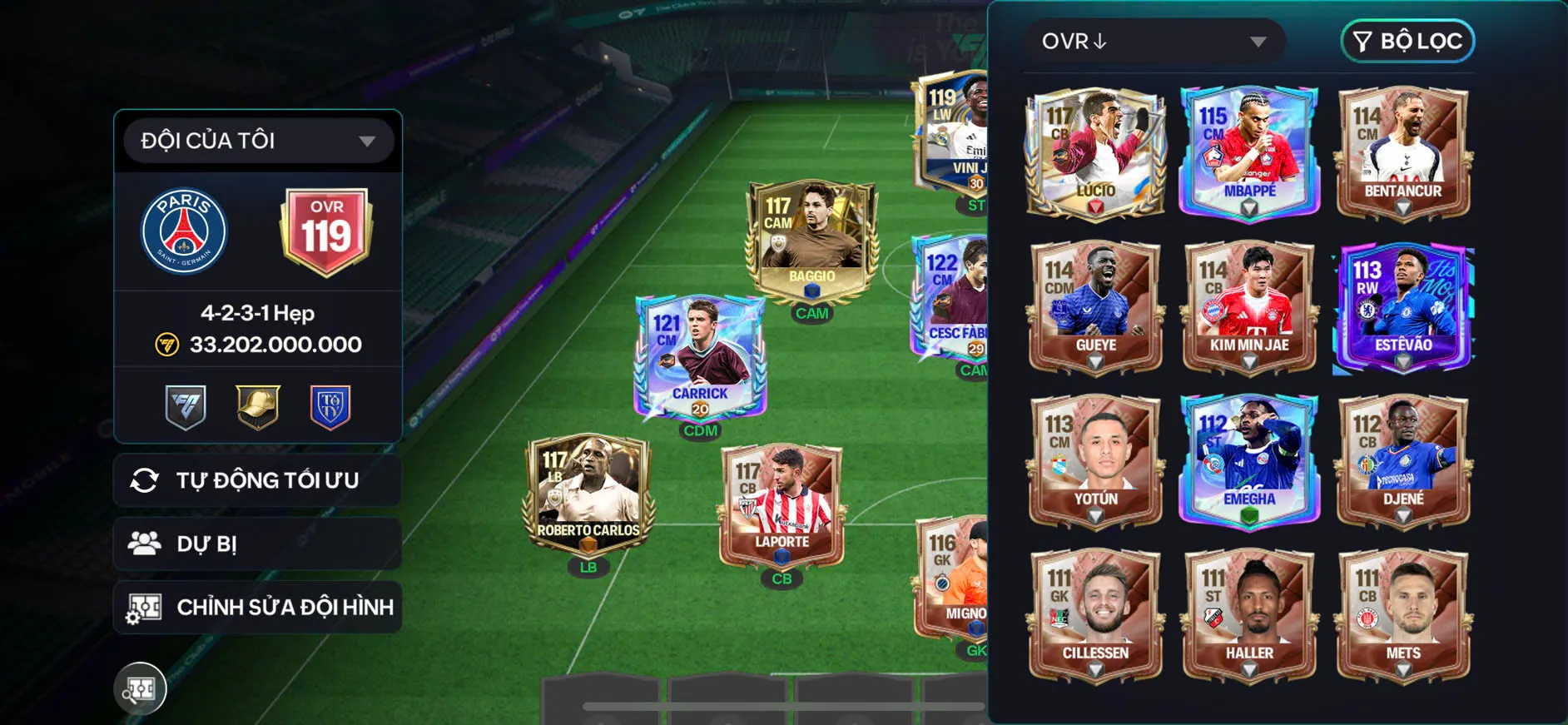Tap the Tự Động Tối Ưu button

257,480
